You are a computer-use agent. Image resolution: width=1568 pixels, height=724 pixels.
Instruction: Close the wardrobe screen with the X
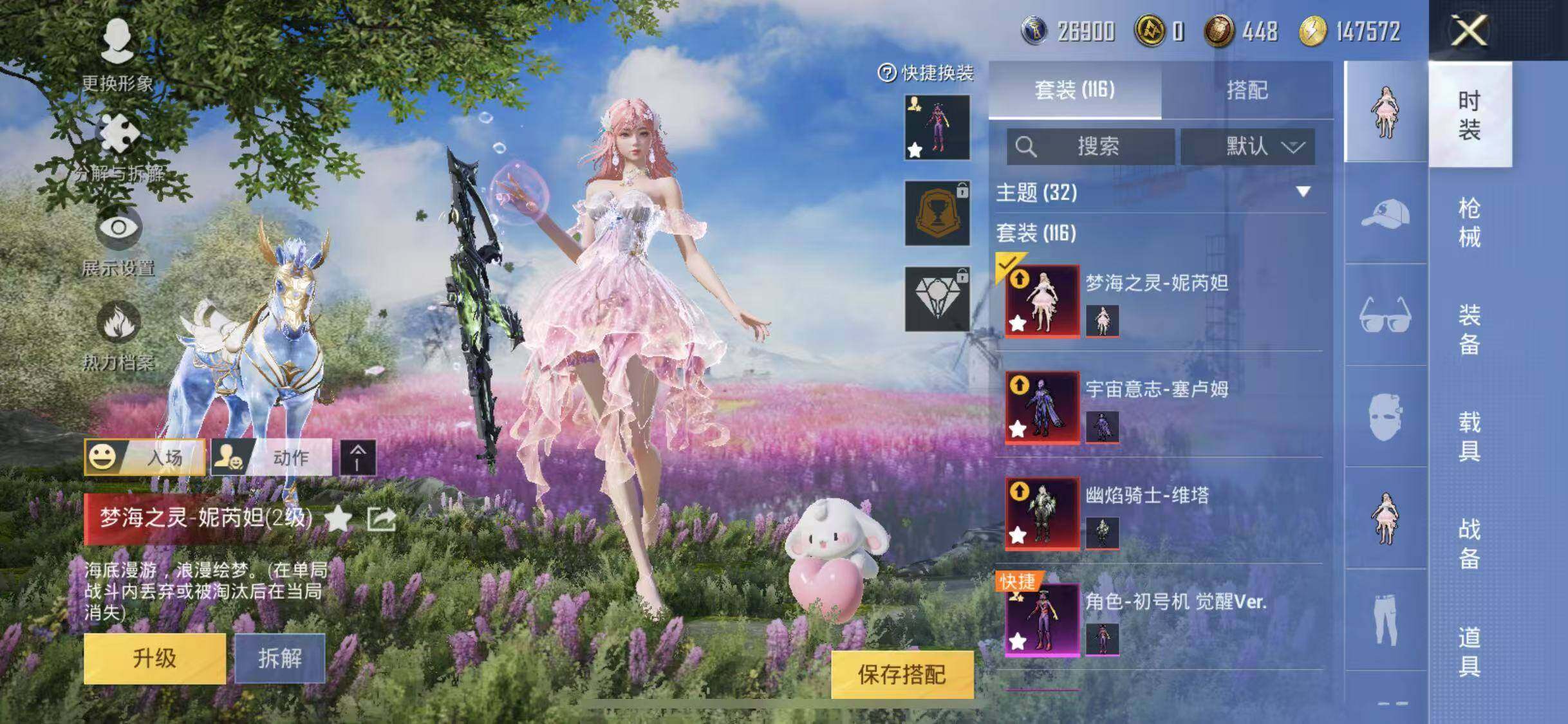pyautogui.click(x=1470, y=30)
